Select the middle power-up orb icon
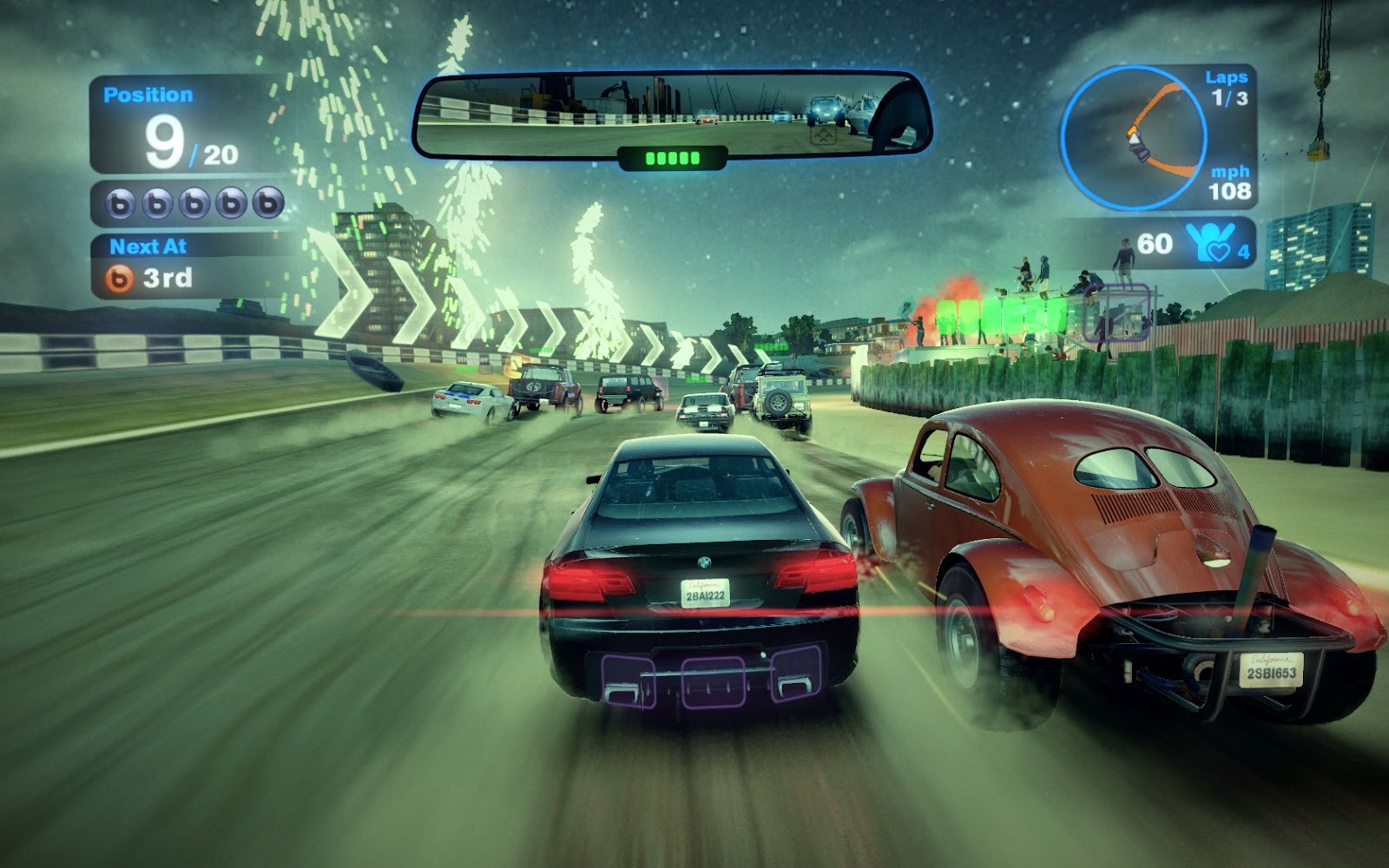1389x868 pixels. pos(192,201)
